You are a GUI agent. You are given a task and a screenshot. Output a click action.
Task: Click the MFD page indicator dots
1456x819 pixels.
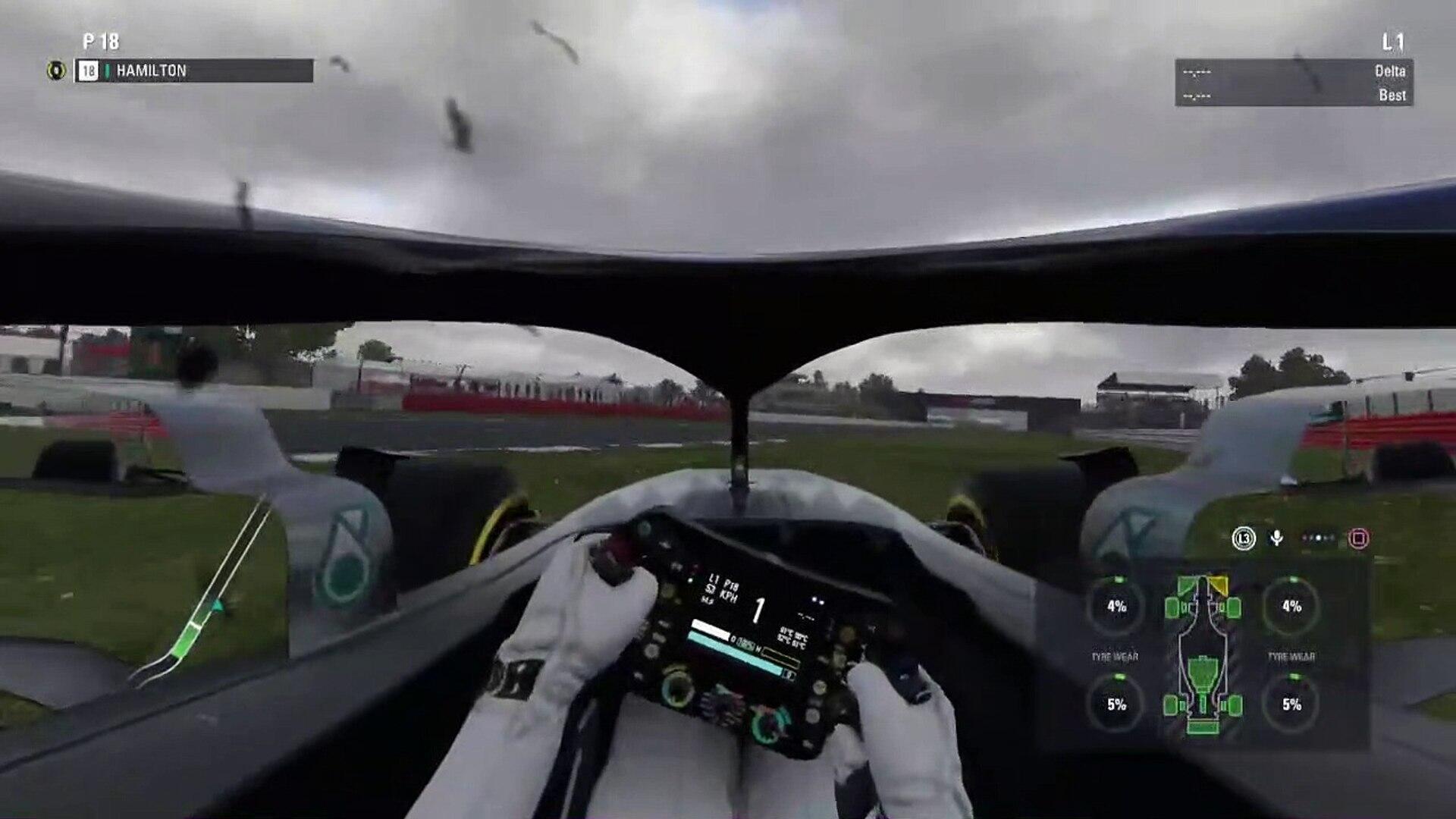click(1318, 538)
